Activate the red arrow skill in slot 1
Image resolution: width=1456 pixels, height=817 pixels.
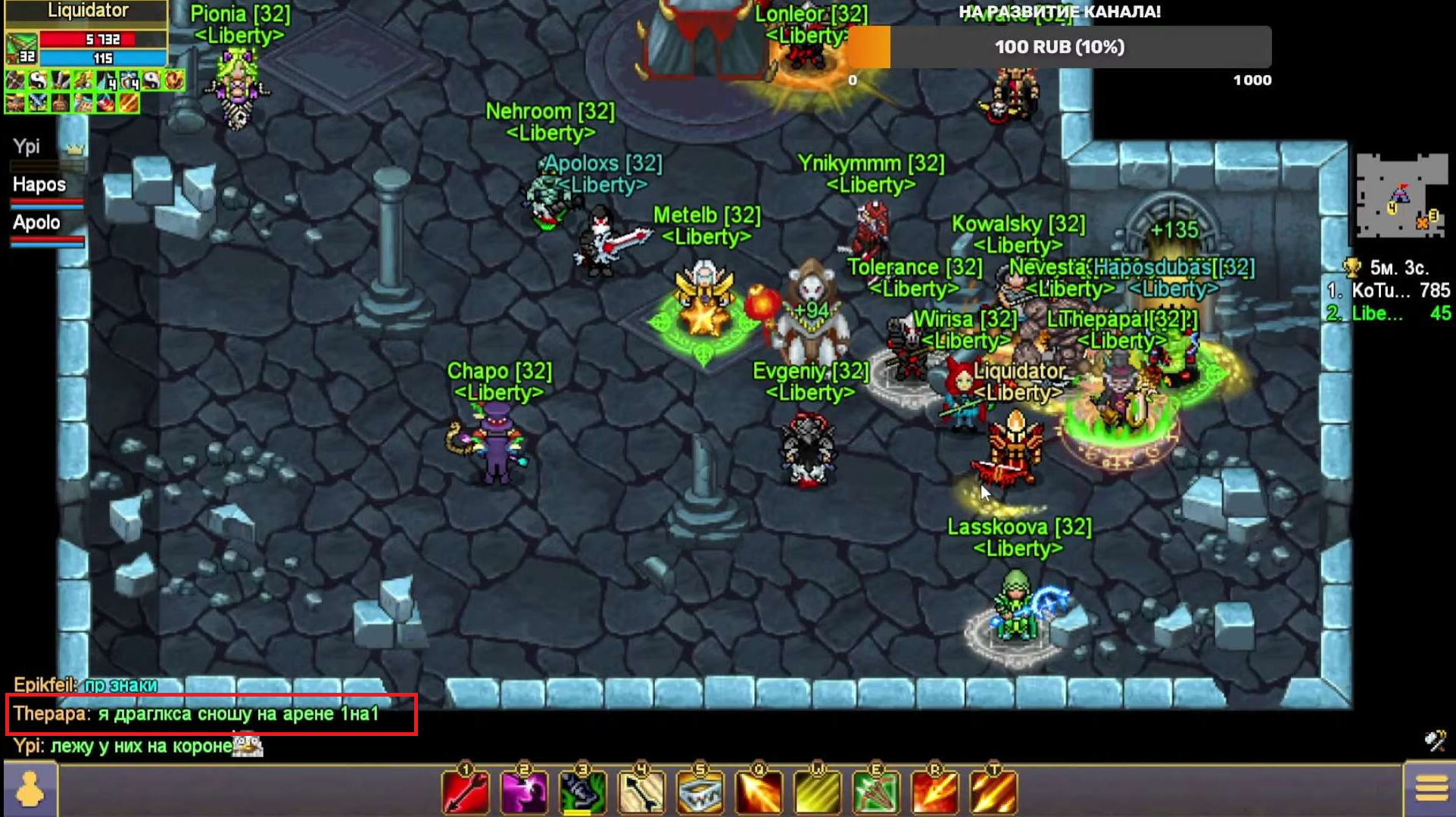click(x=466, y=792)
